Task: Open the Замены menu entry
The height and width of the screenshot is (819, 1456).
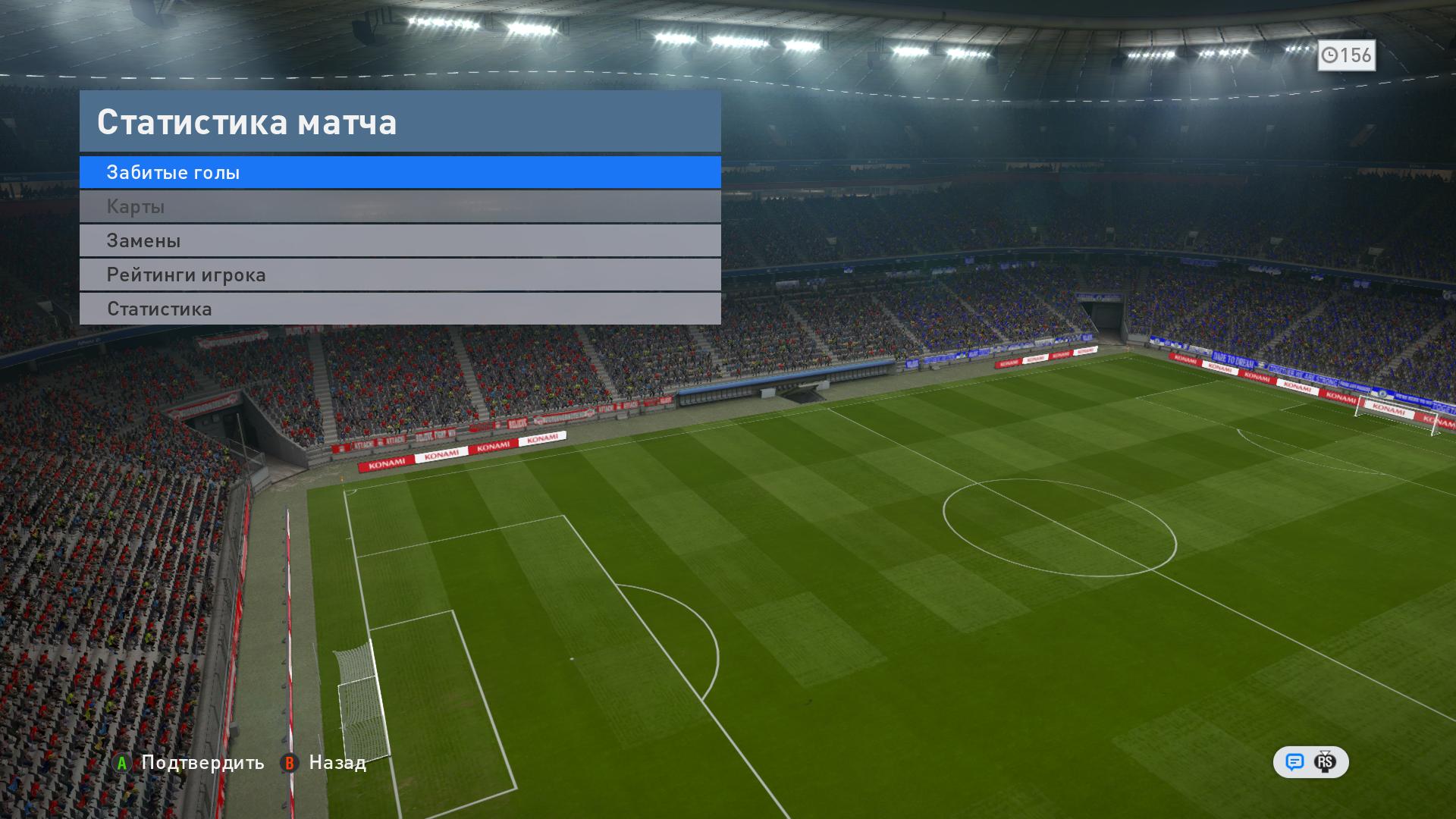Action: [x=400, y=240]
